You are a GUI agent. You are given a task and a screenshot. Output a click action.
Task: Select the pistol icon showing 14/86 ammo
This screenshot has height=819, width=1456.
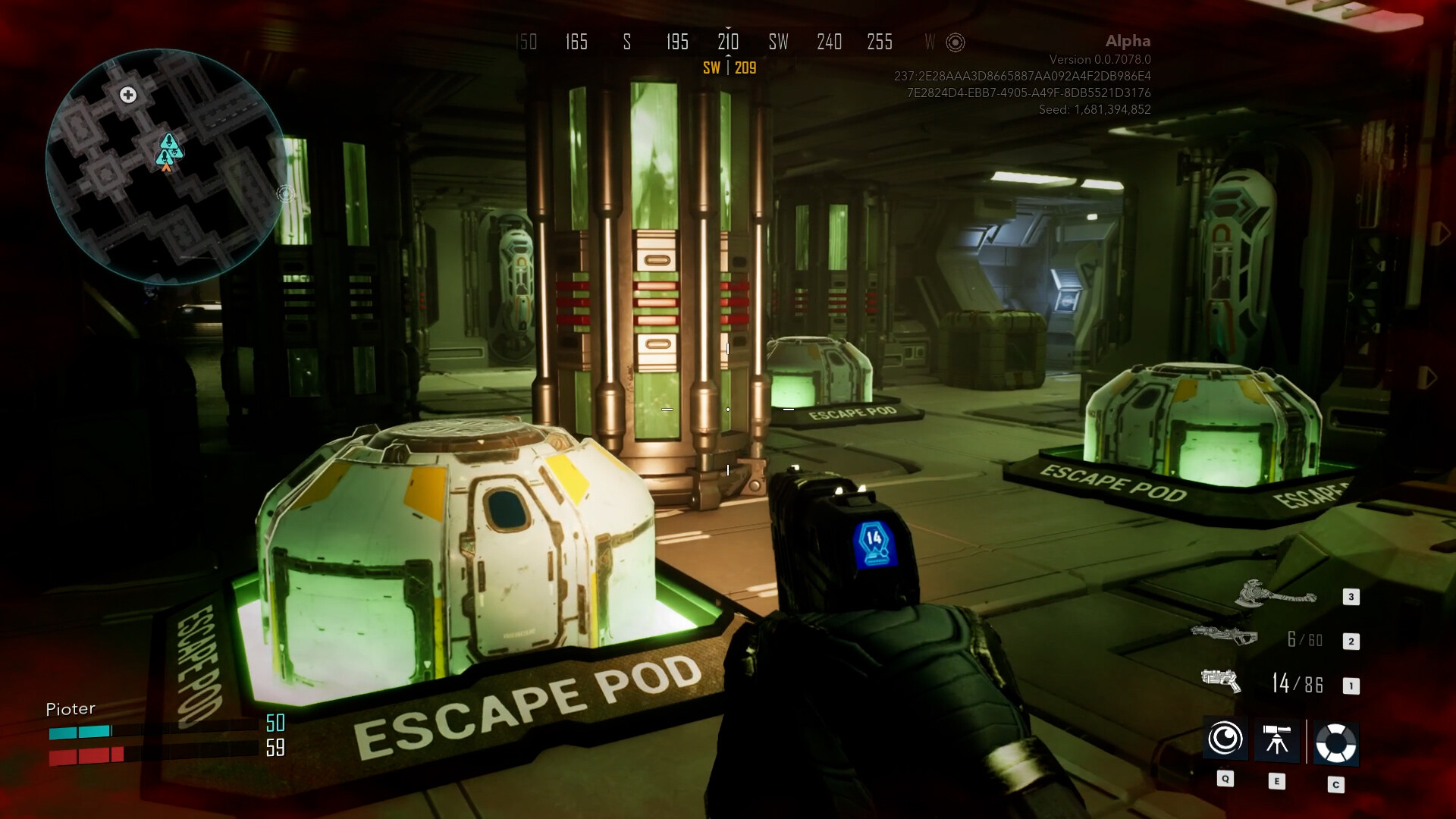(1222, 682)
